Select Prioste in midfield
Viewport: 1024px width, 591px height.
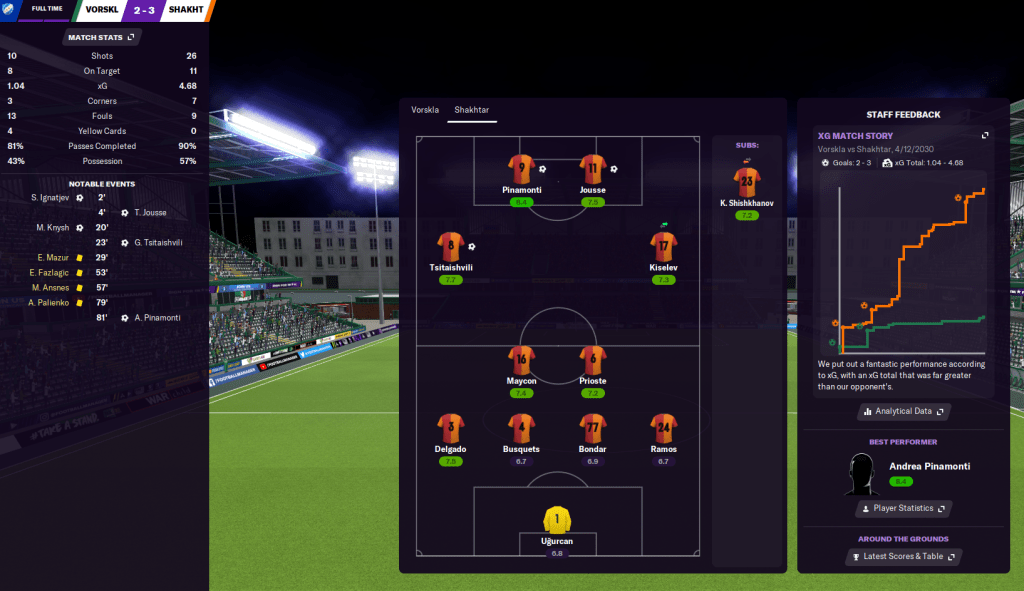pyautogui.click(x=592, y=362)
